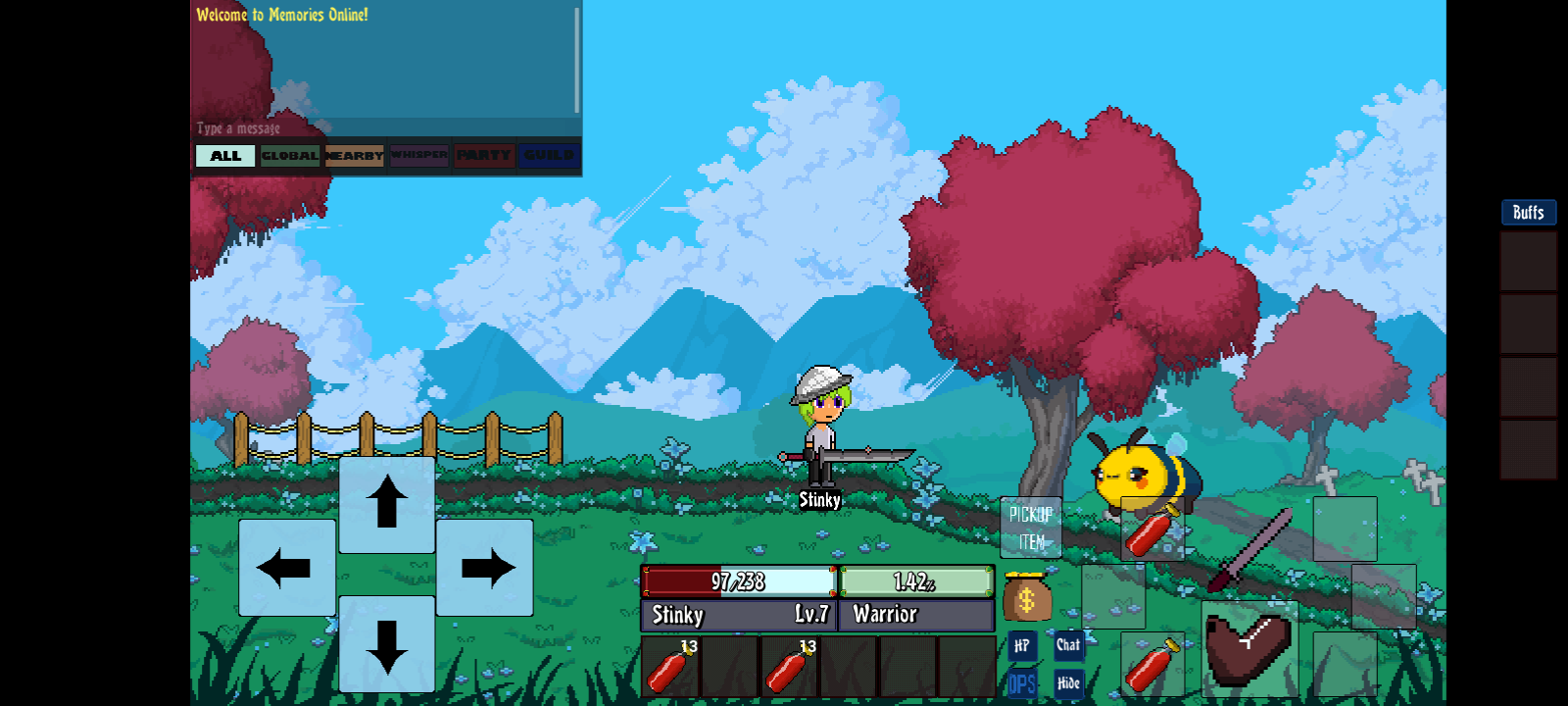Click the Hide button
This screenshot has height=706, width=1568.
[x=1068, y=682]
